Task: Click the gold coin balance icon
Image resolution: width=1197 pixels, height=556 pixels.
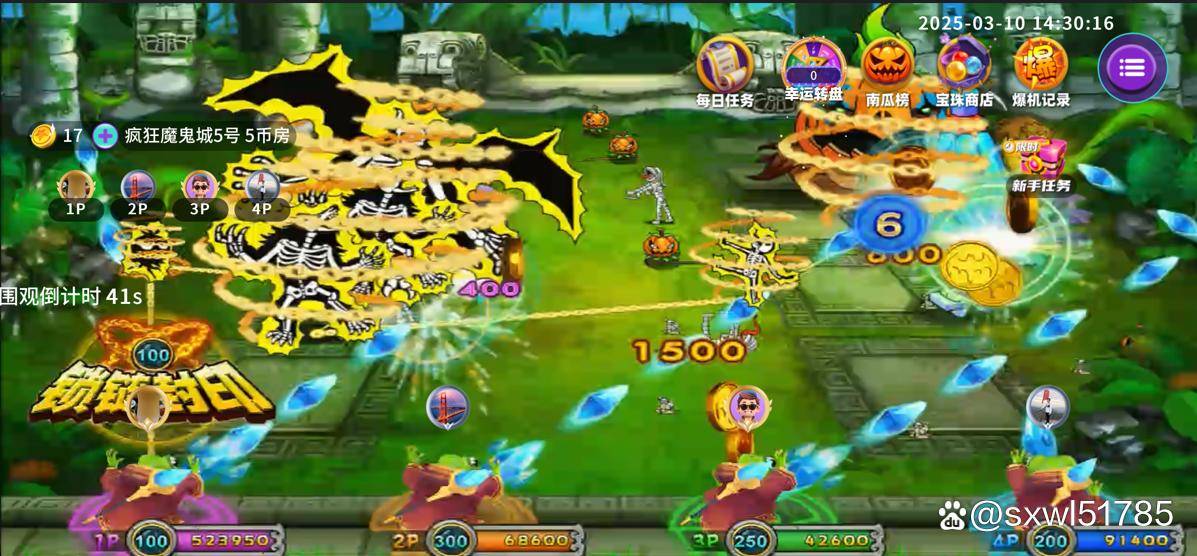Action: click(x=42, y=136)
